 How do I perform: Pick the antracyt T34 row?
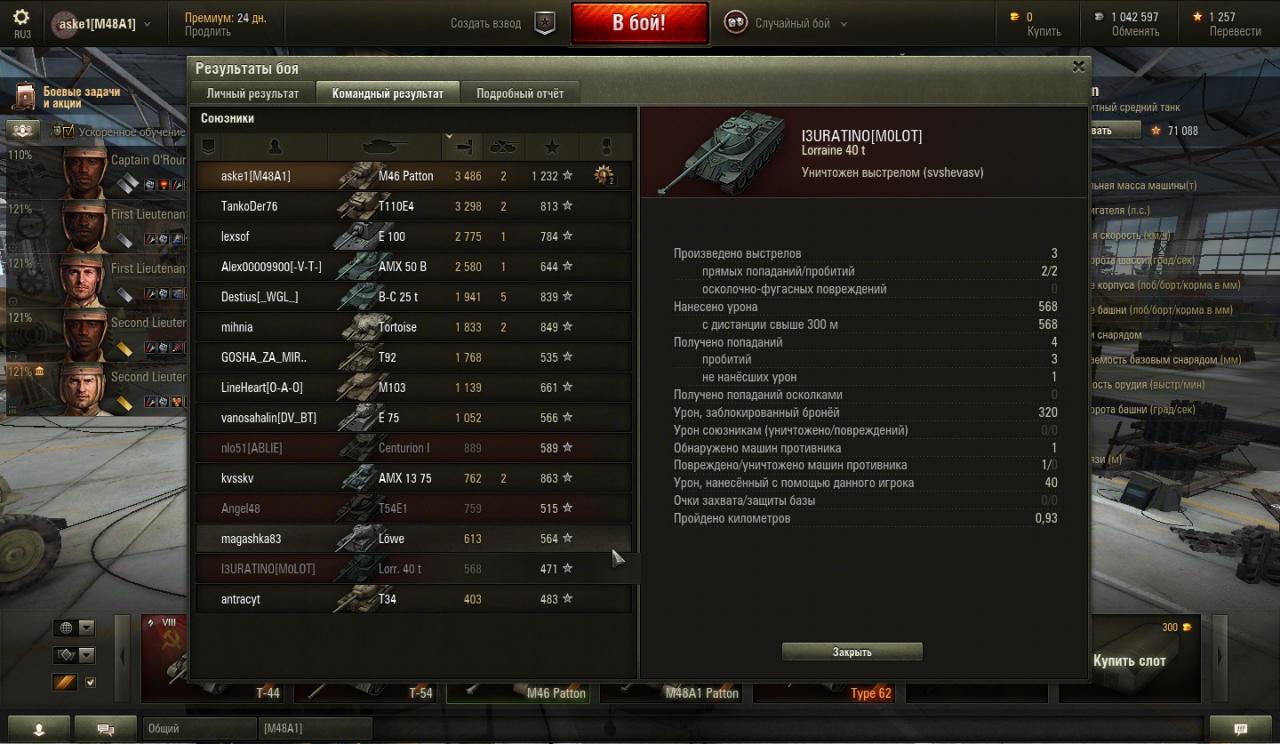click(x=412, y=599)
